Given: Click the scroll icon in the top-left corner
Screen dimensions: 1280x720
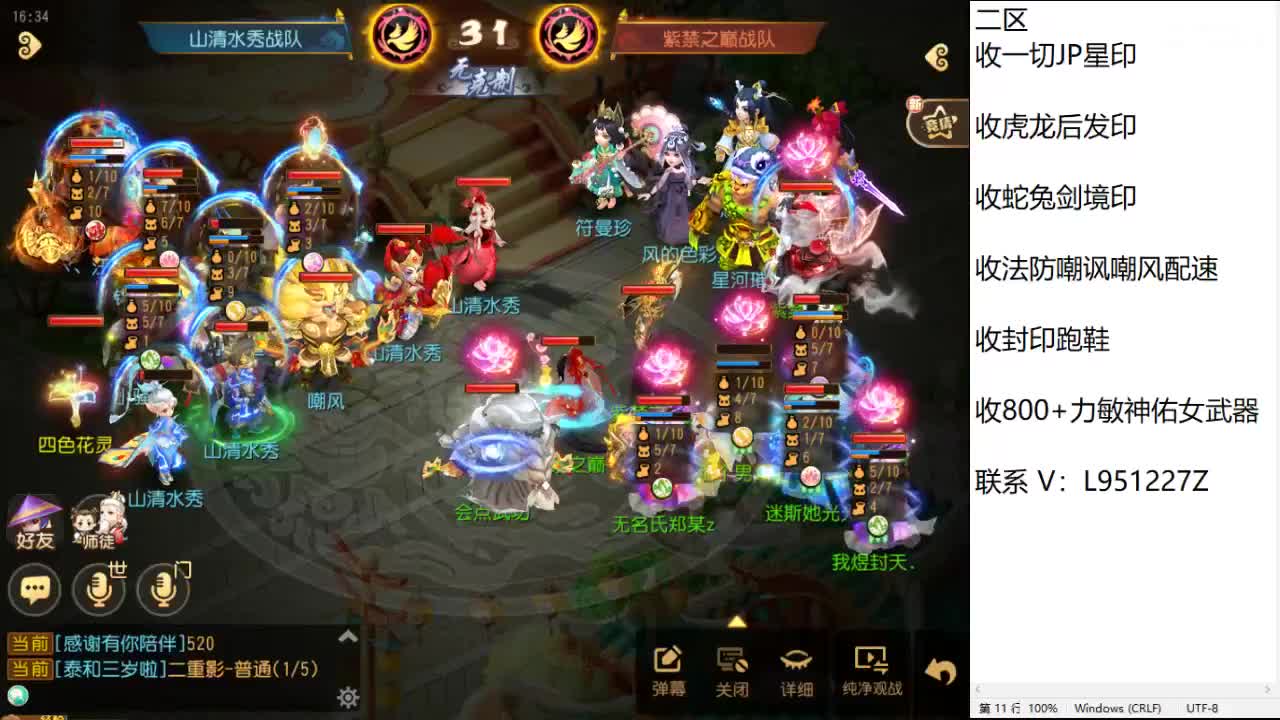Looking at the screenshot, I should [30, 44].
